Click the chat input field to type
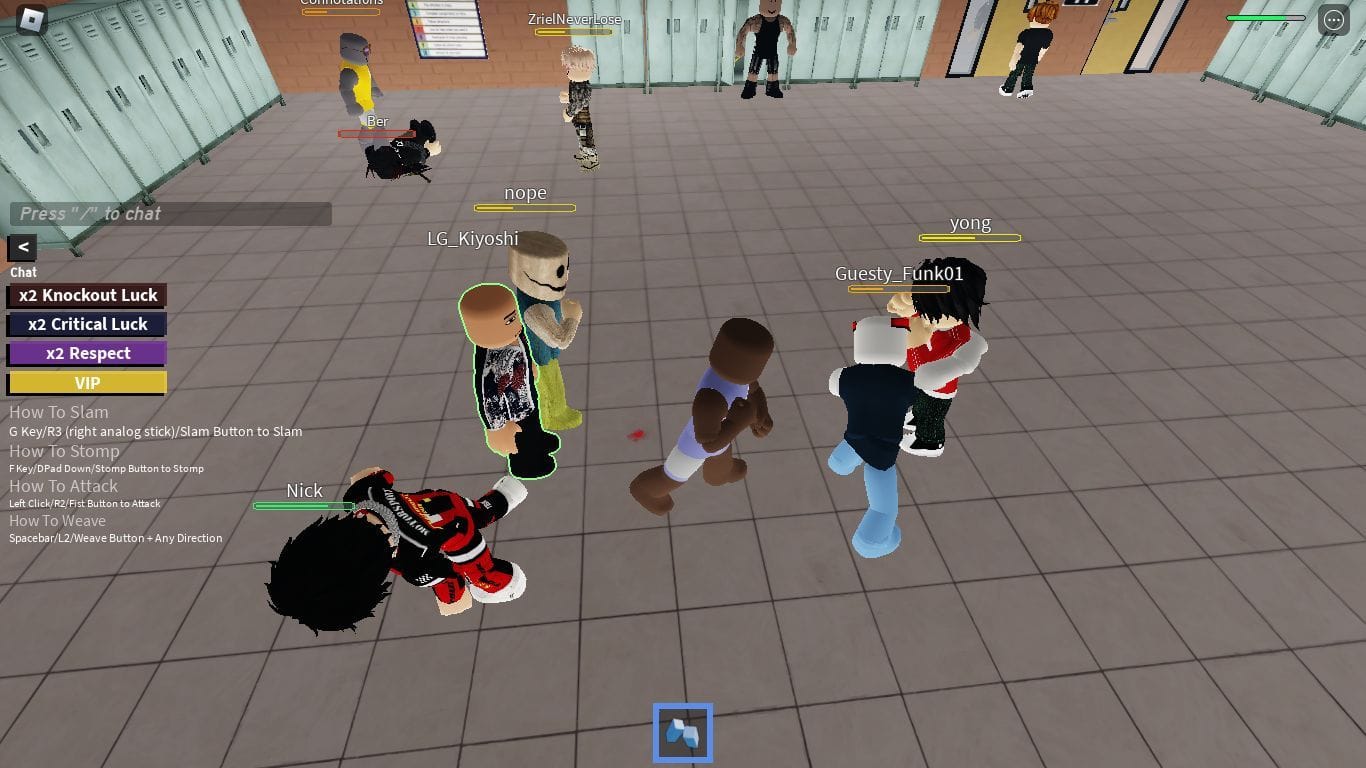Image resolution: width=1366 pixels, height=768 pixels. (170, 213)
